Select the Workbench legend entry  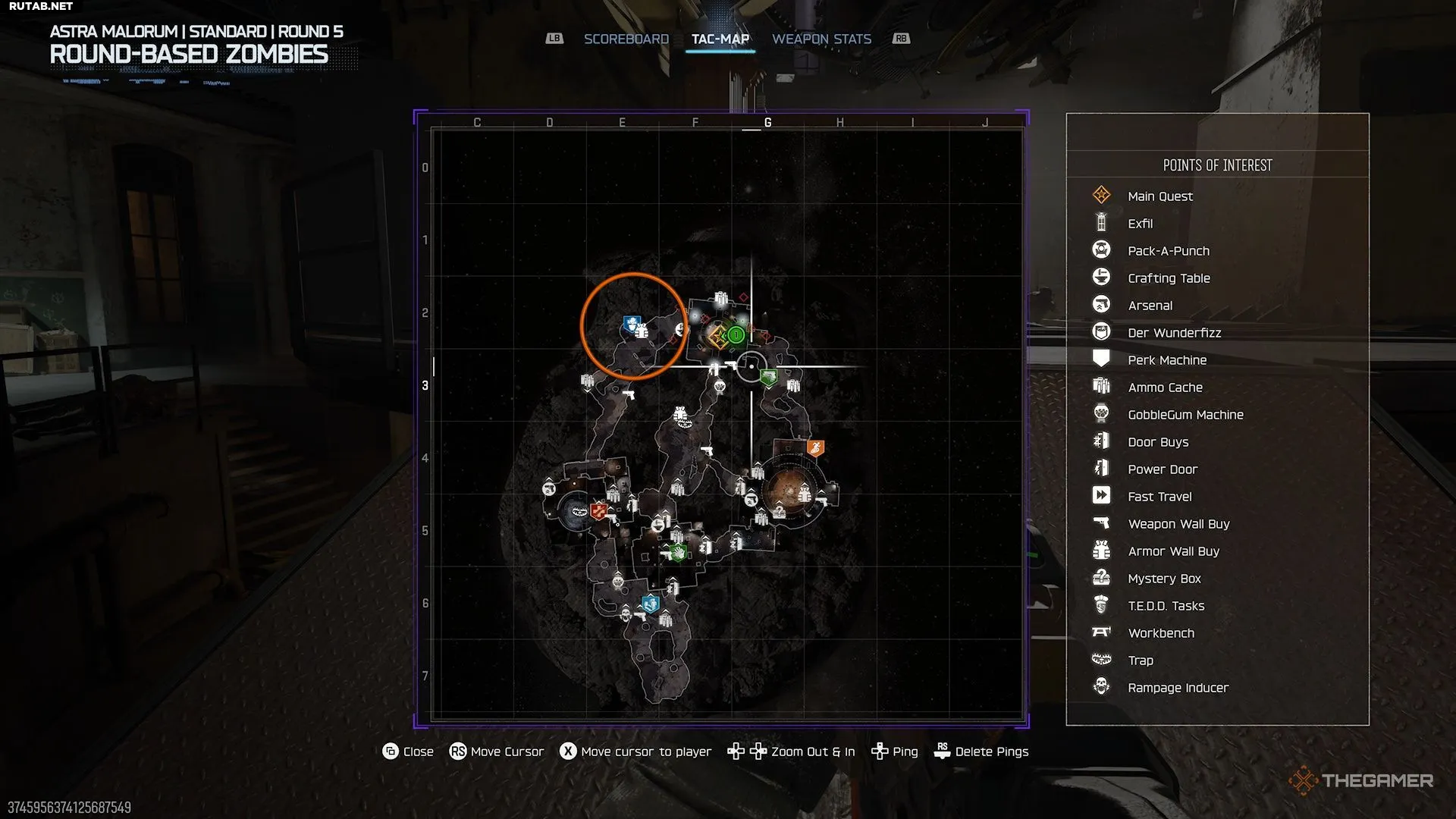tap(1160, 633)
